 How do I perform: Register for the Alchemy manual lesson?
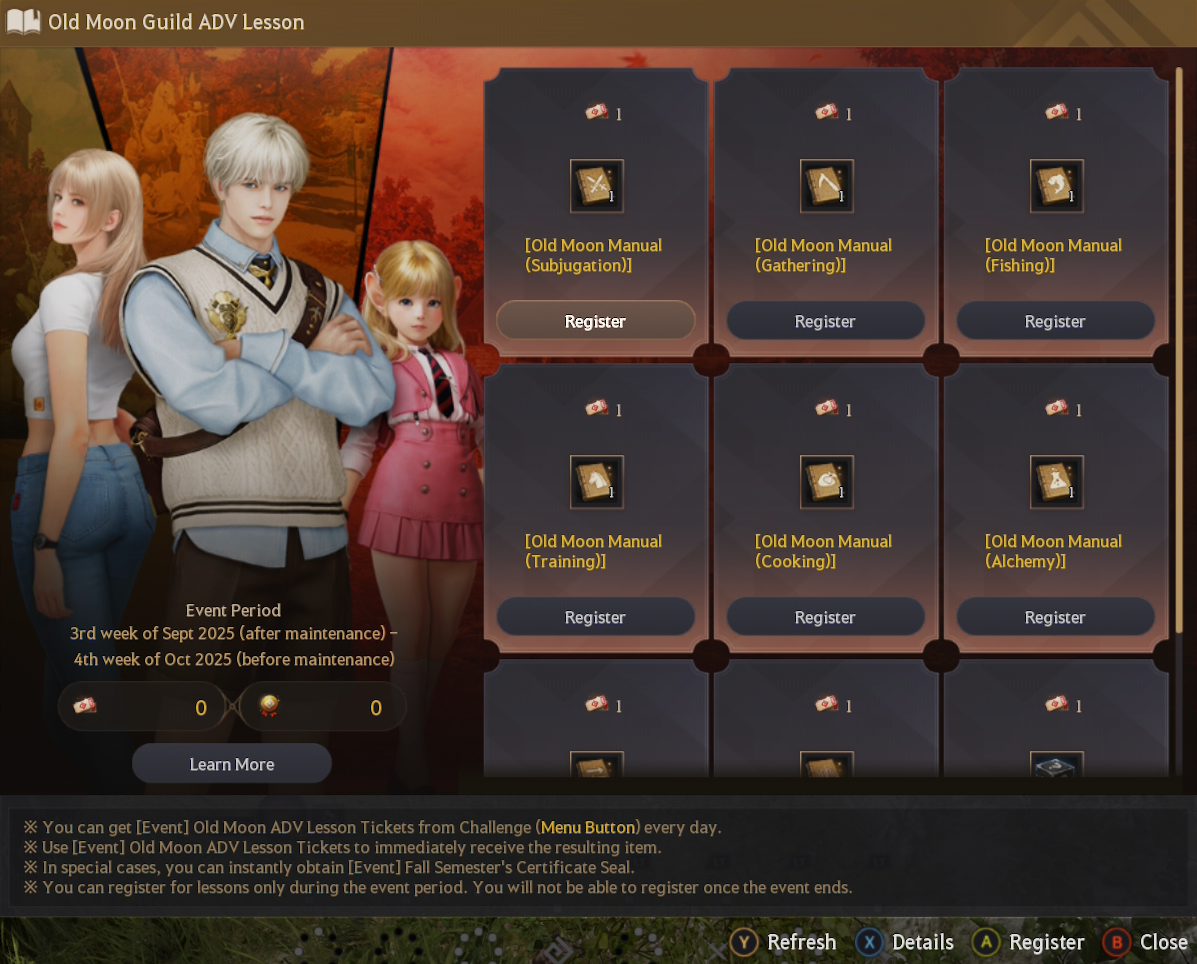click(1055, 617)
